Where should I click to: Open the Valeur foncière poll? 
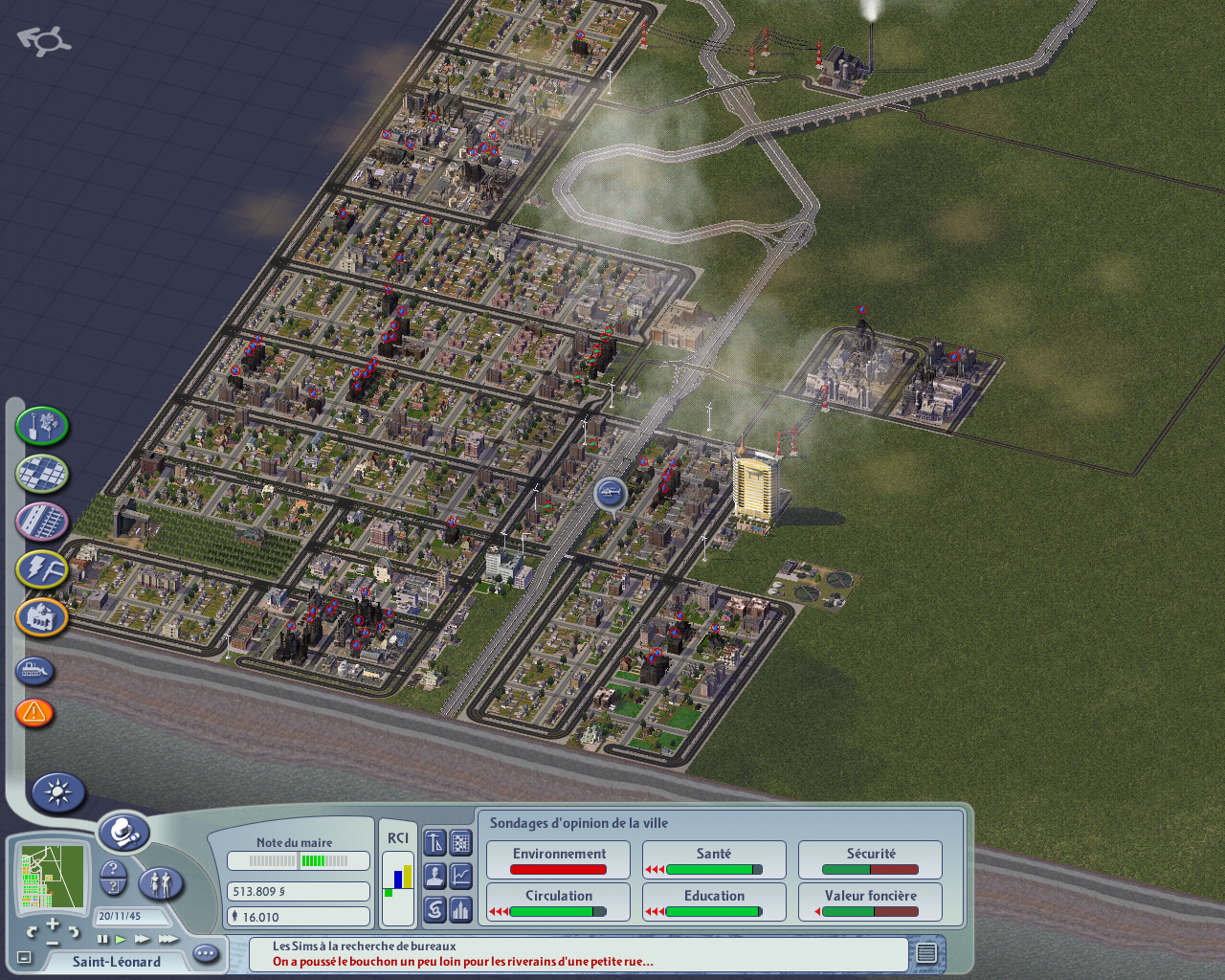870,902
